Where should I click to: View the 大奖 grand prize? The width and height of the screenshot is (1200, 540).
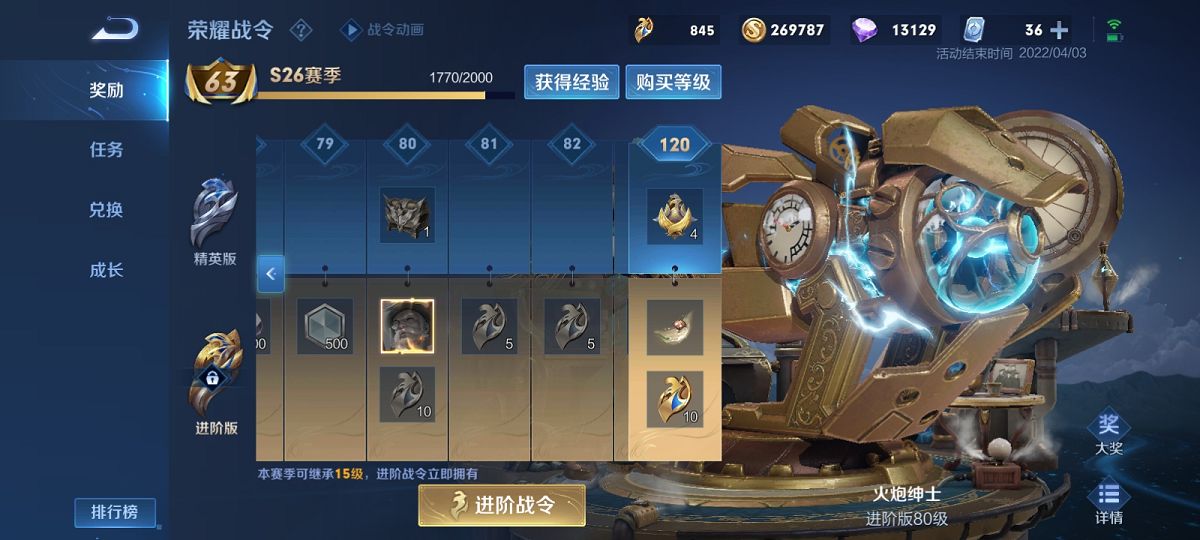pos(1108,434)
